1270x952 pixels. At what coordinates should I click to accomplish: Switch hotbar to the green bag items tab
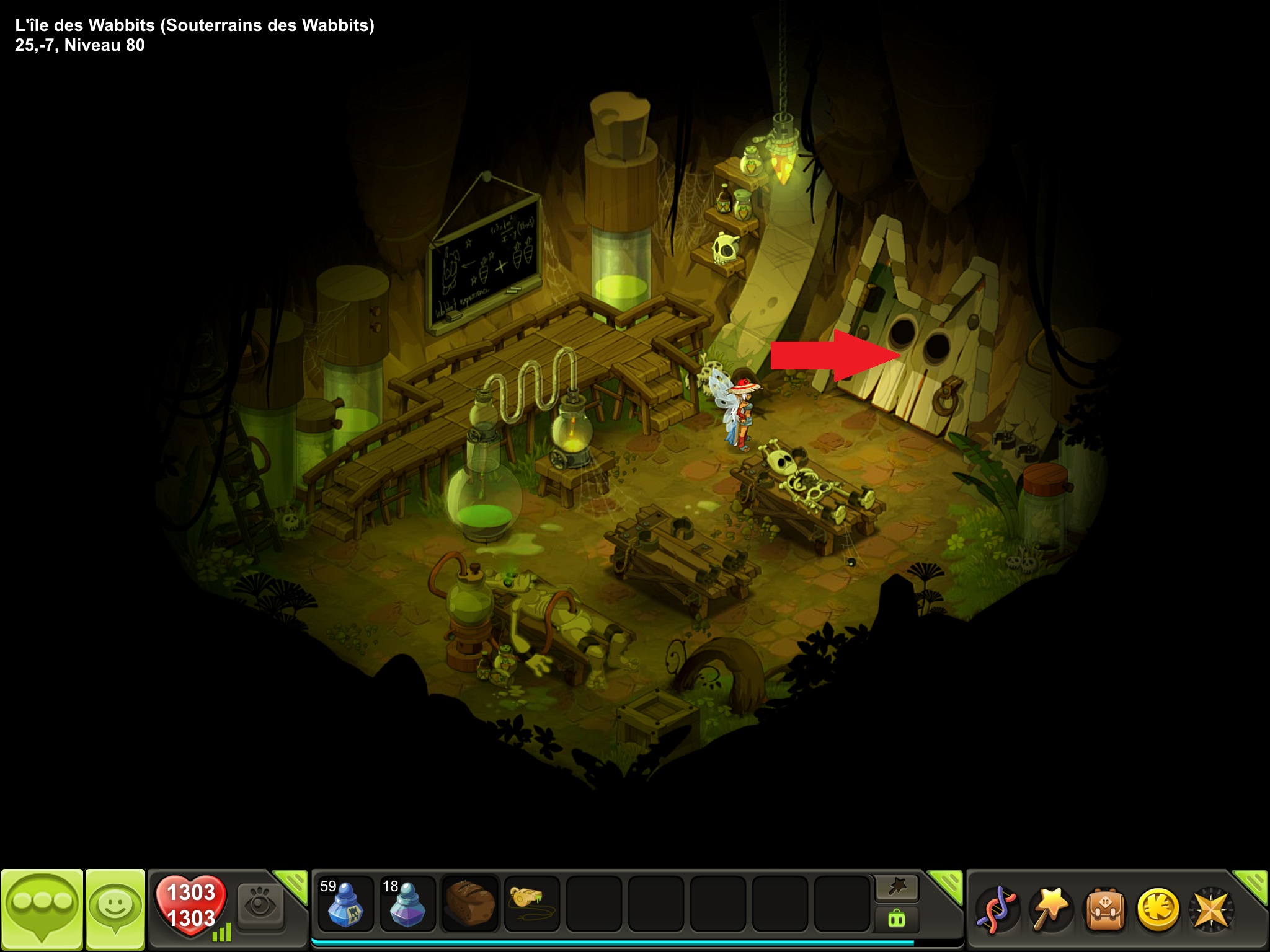[x=897, y=919]
